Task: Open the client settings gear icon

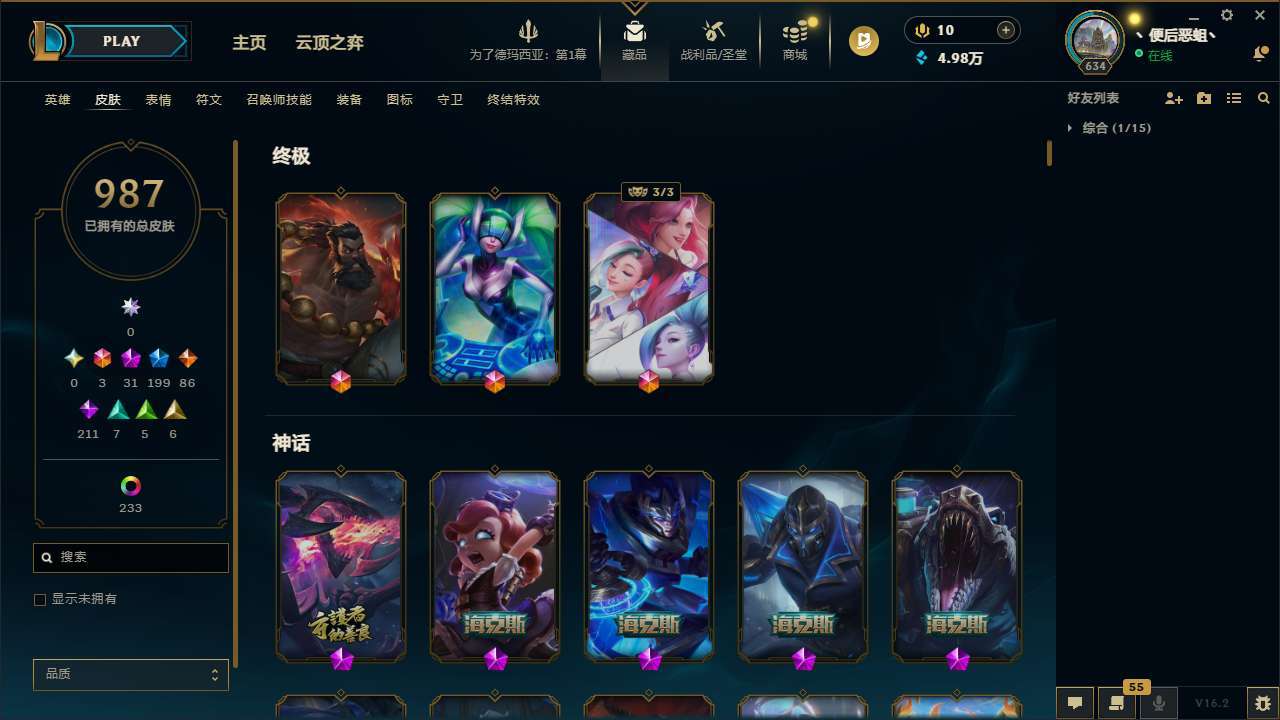Action: pos(1226,15)
